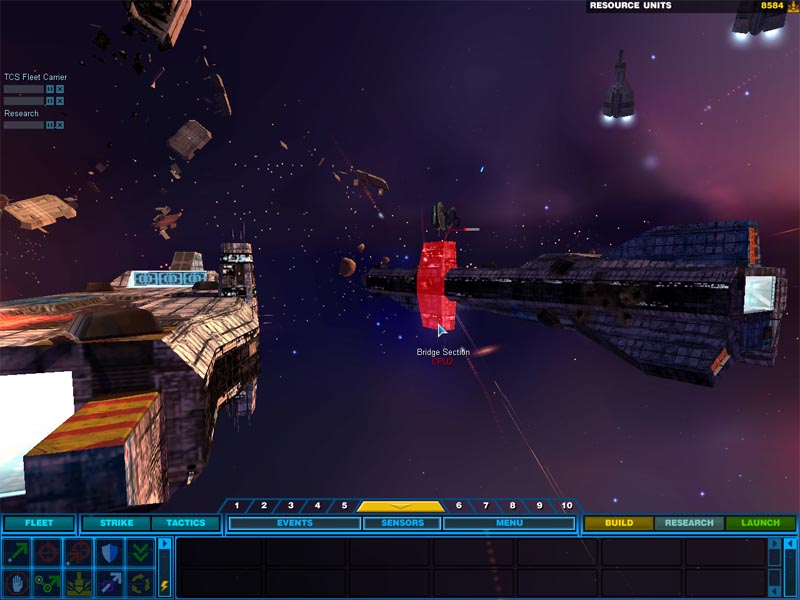Show the Events list
This screenshot has height=600, width=800.
tap(295, 523)
